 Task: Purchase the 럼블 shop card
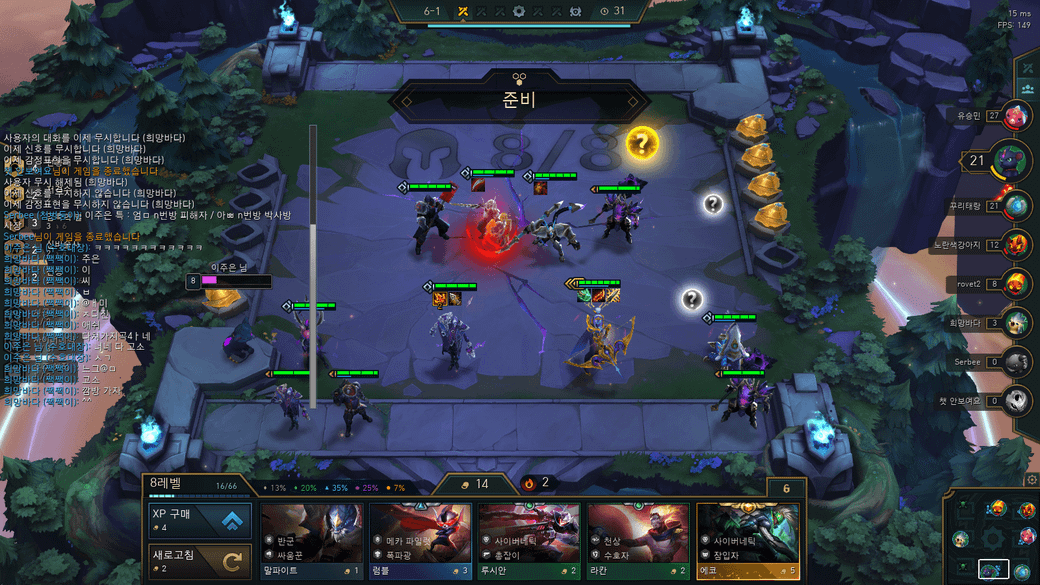tap(420, 540)
